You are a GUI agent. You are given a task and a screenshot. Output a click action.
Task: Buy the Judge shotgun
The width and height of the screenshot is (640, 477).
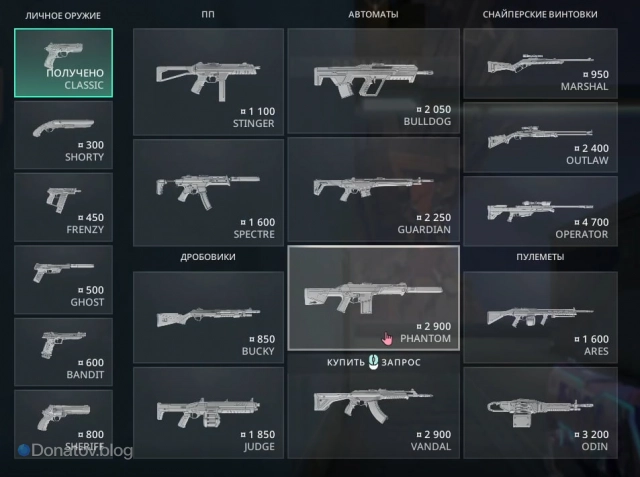(207, 416)
